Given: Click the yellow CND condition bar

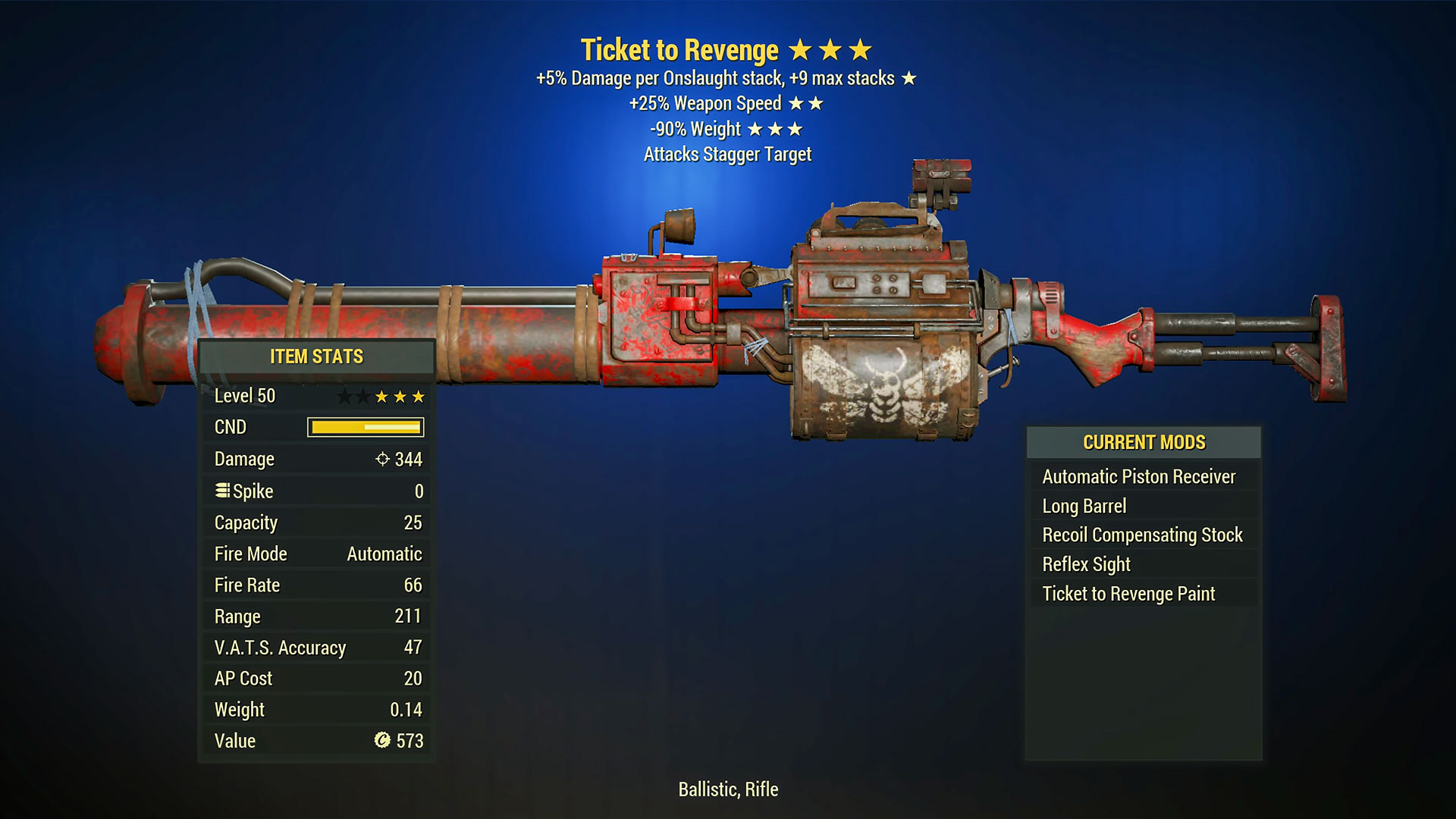Looking at the screenshot, I should pos(364,427).
